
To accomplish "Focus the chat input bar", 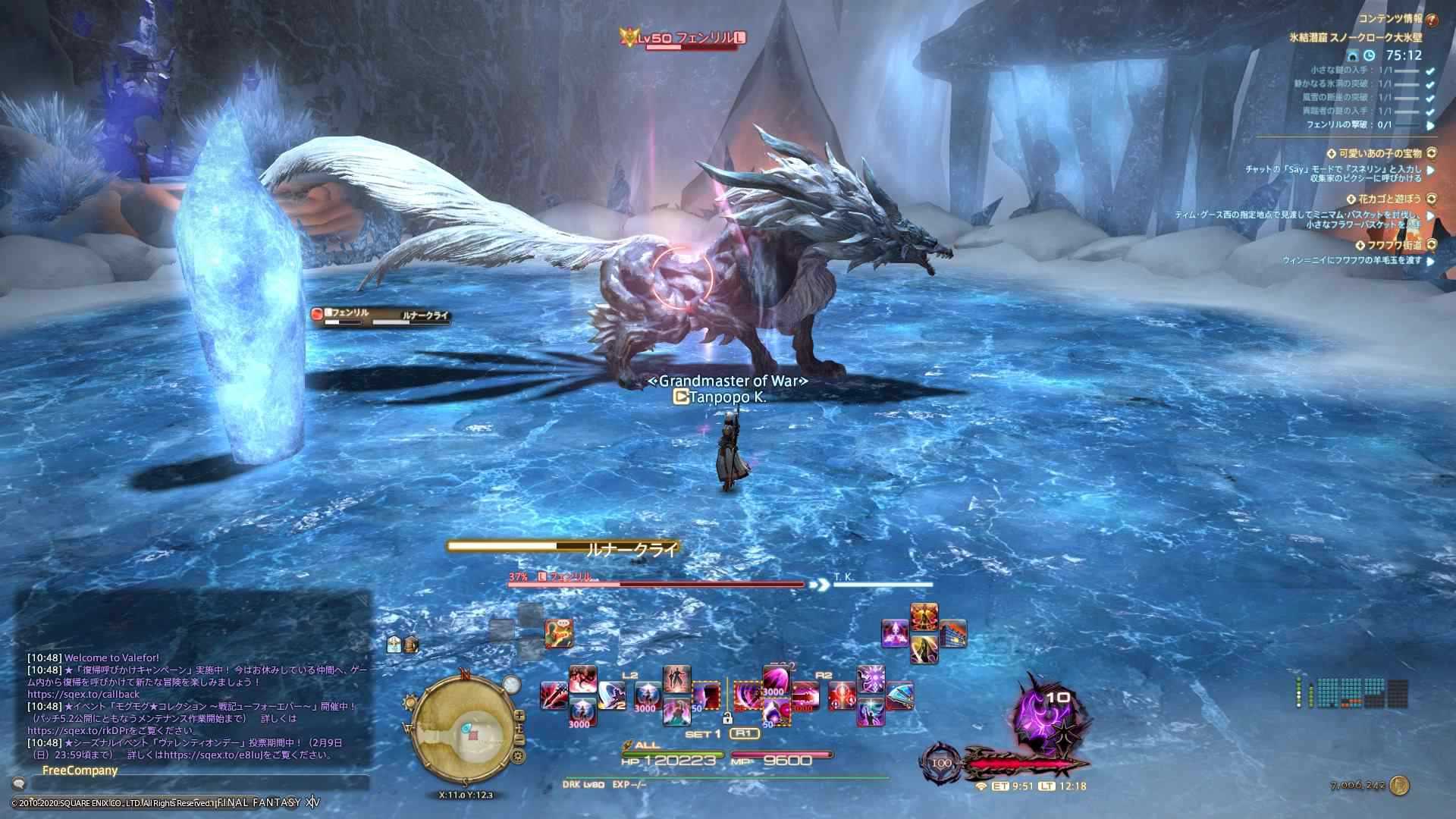I will coord(190,784).
